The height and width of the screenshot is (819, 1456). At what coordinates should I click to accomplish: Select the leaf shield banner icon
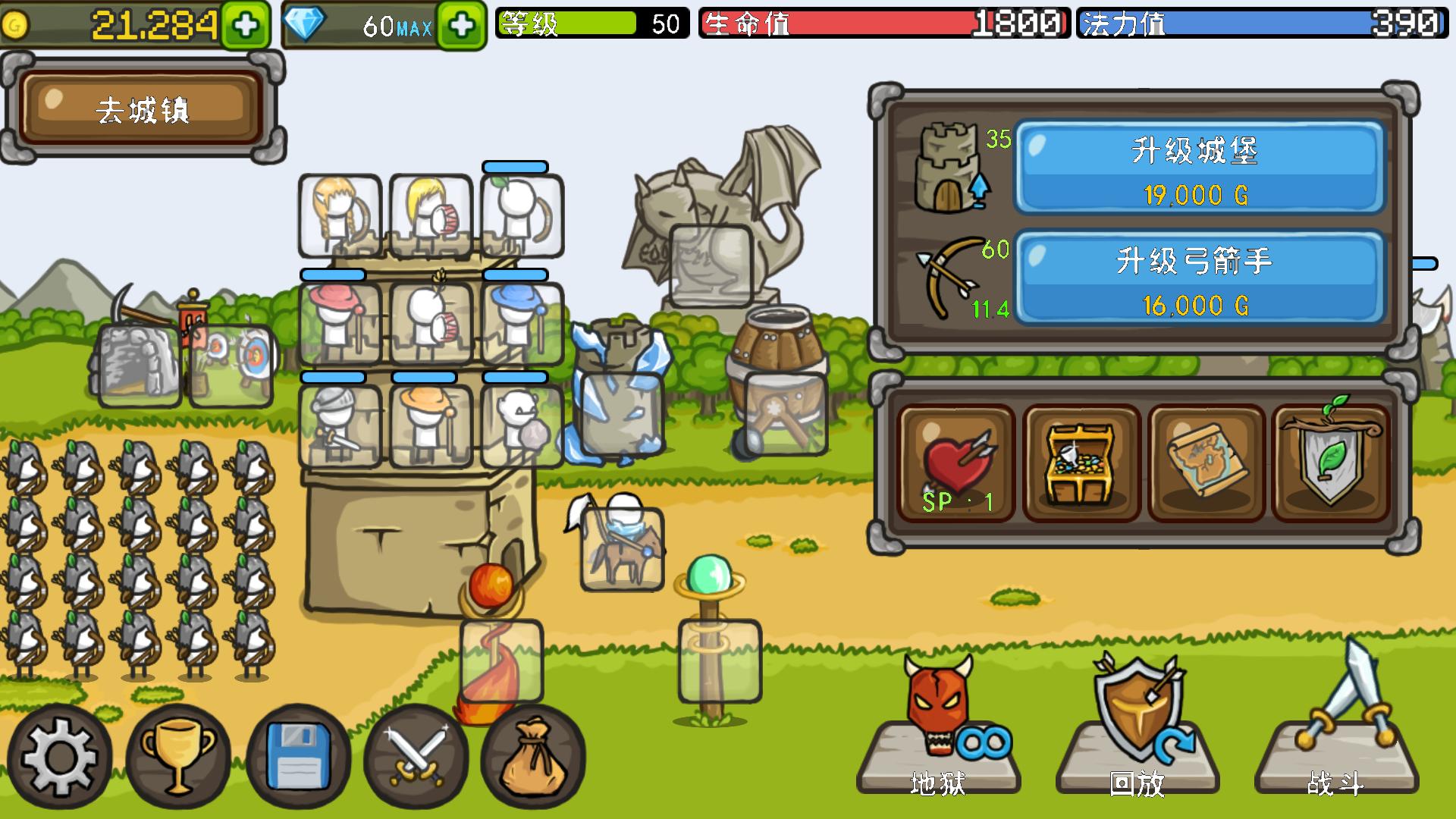(1330, 464)
